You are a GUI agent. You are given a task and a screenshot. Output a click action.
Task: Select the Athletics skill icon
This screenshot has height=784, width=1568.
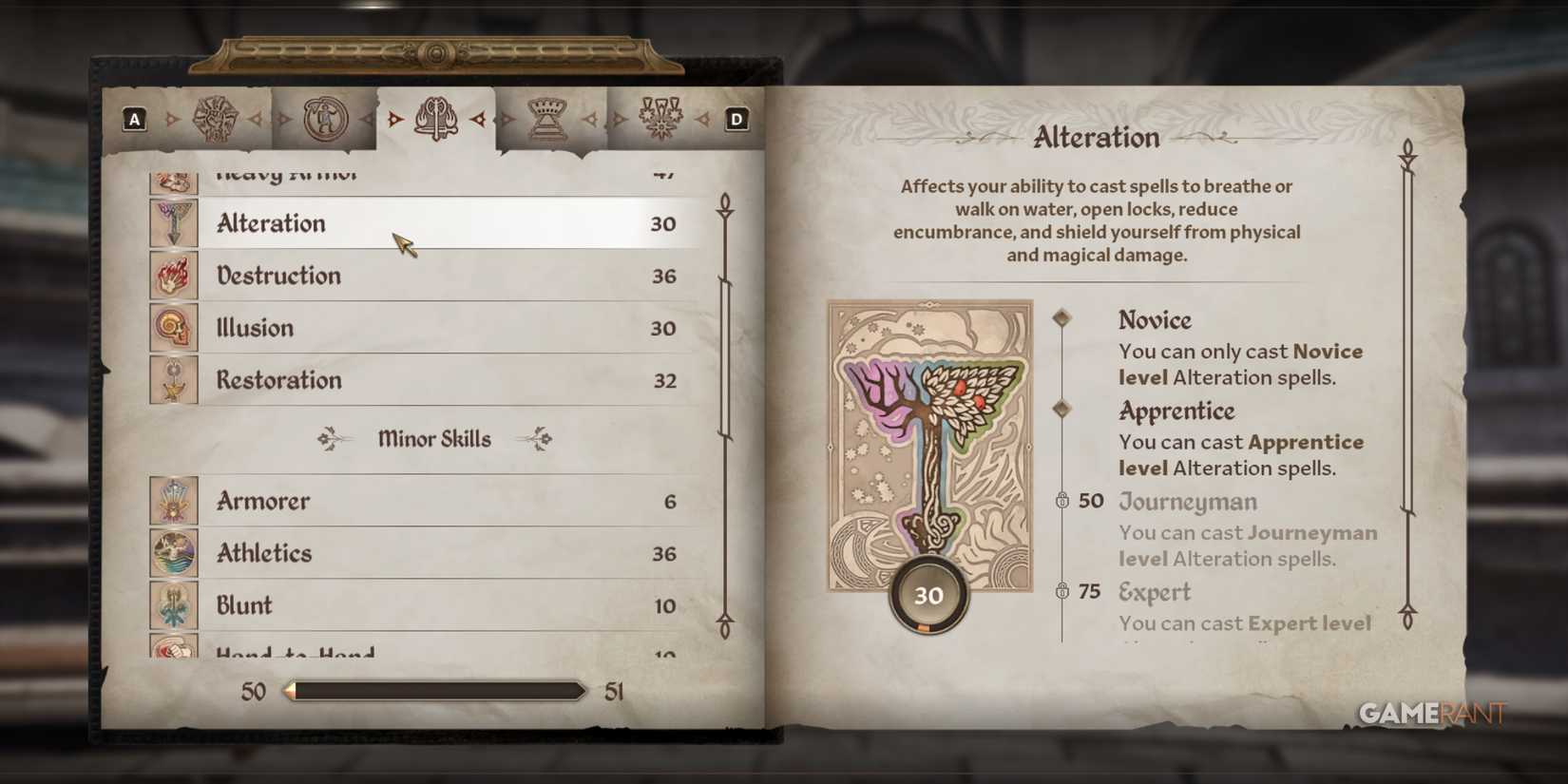coord(173,552)
